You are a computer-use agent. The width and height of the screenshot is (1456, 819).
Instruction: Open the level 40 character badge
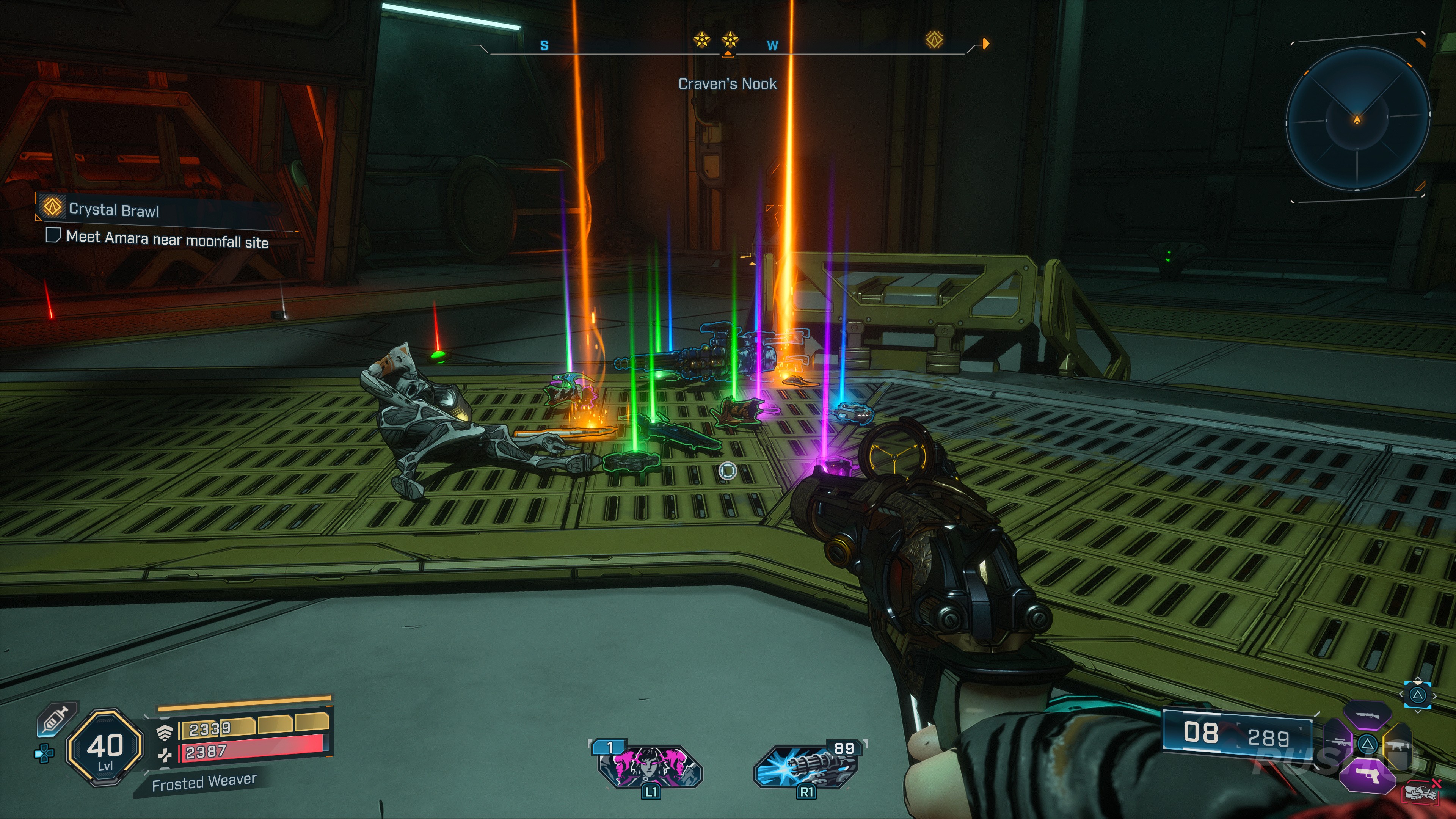click(x=105, y=747)
